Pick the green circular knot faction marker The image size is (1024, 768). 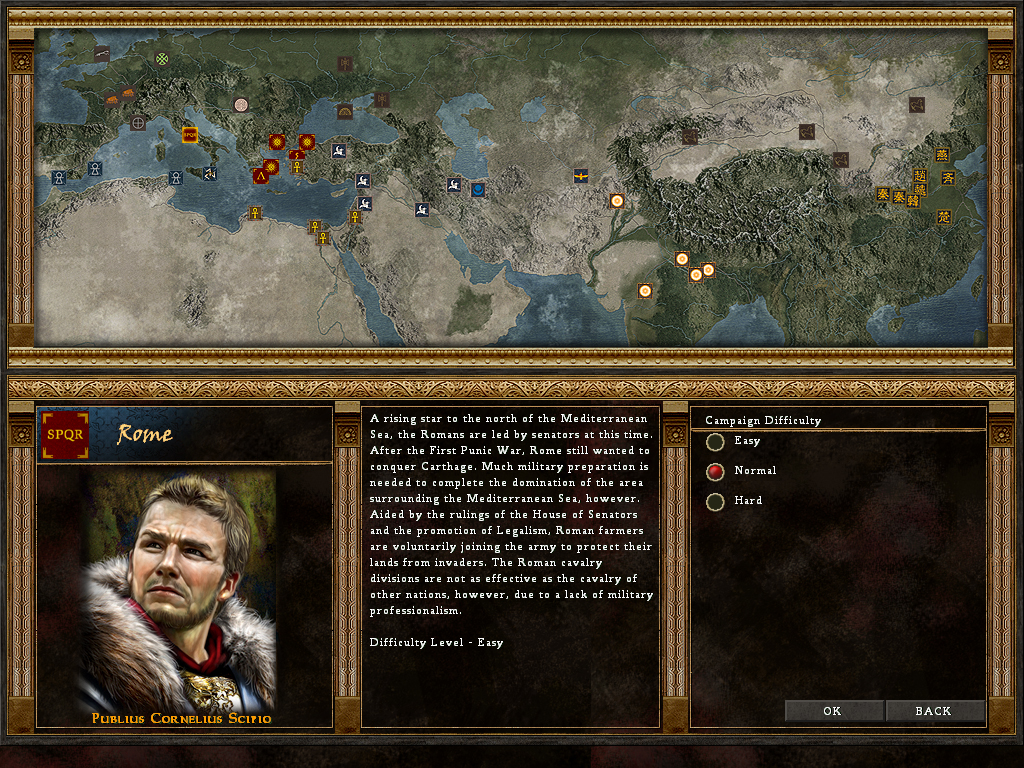coord(162,59)
